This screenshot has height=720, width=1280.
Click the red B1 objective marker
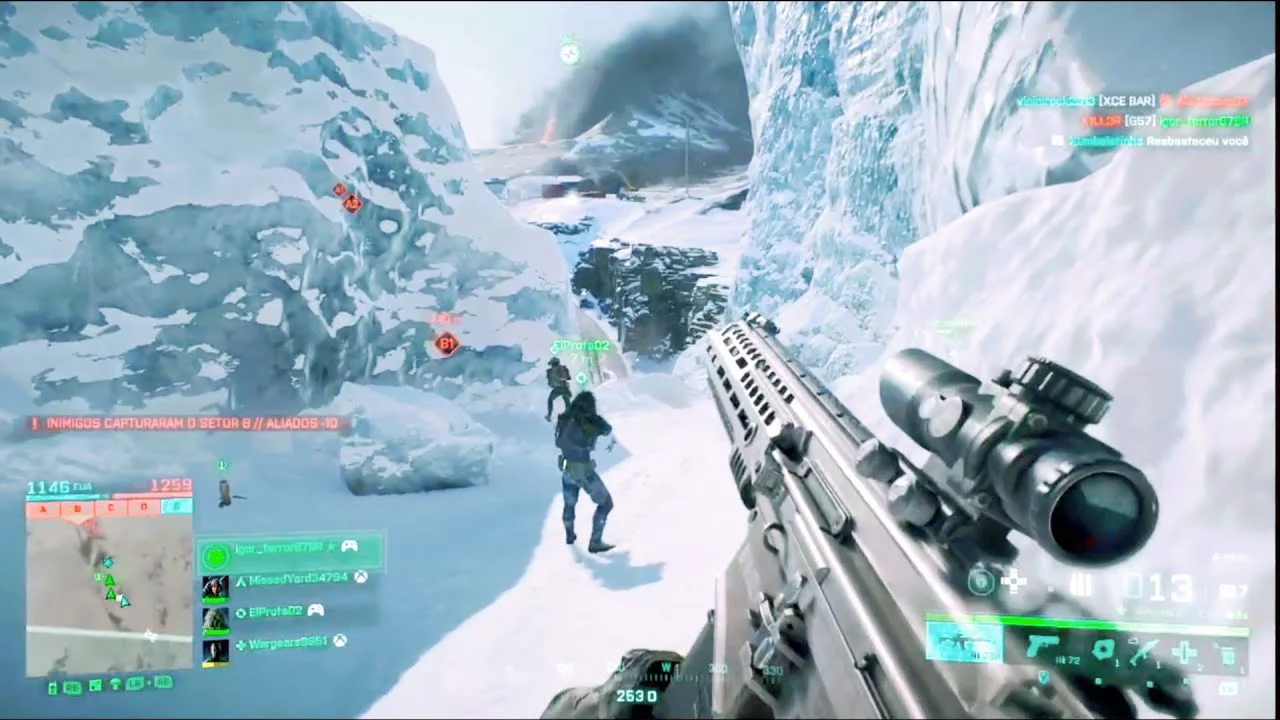(x=446, y=345)
